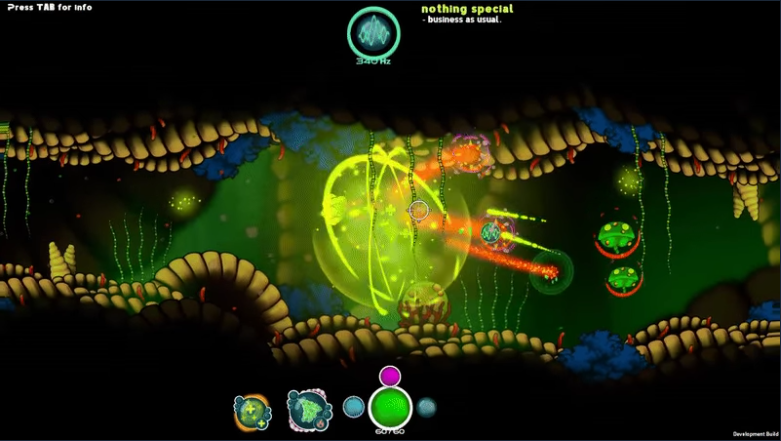Activate the green creature fire ability
The height and width of the screenshot is (441, 781).
307,409
